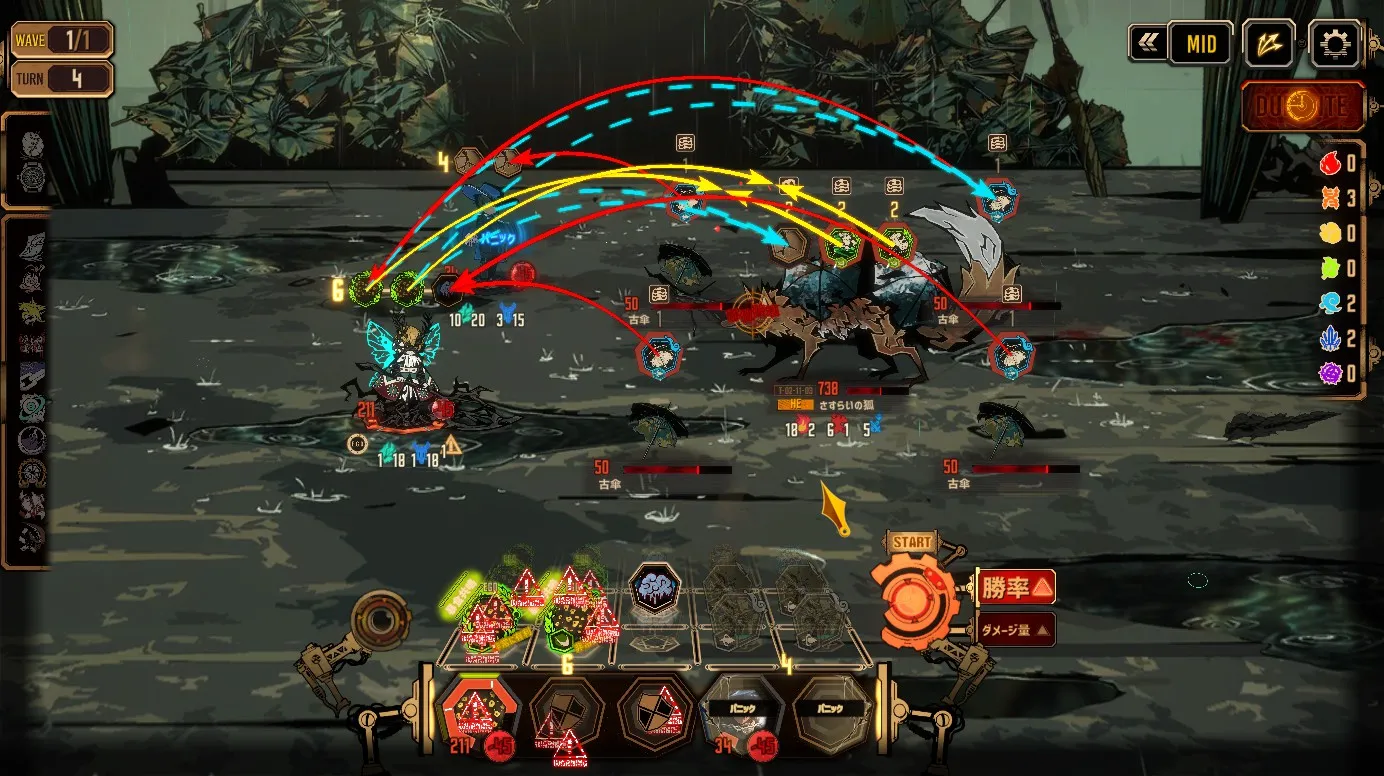Click the double-chevron rewind button
The width and height of the screenshot is (1384, 776).
click(1146, 44)
